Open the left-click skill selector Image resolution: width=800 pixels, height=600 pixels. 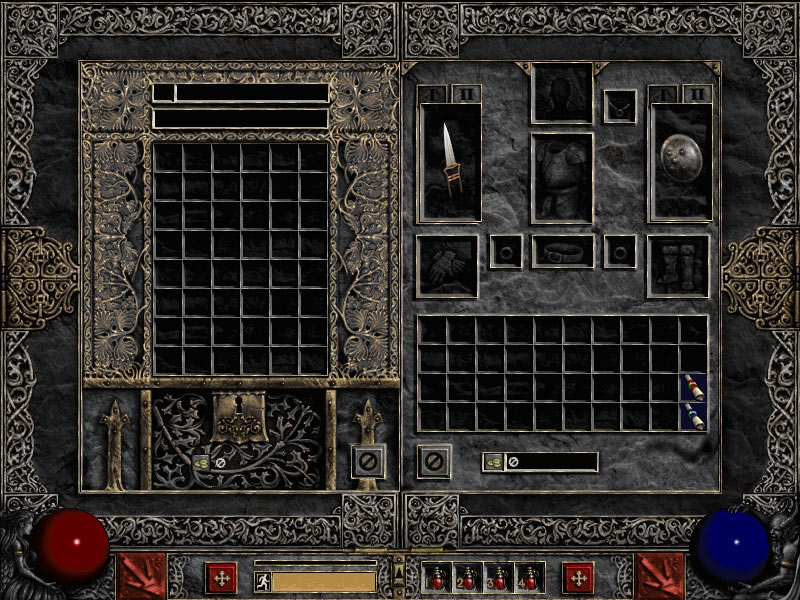[x=143, y=577]
